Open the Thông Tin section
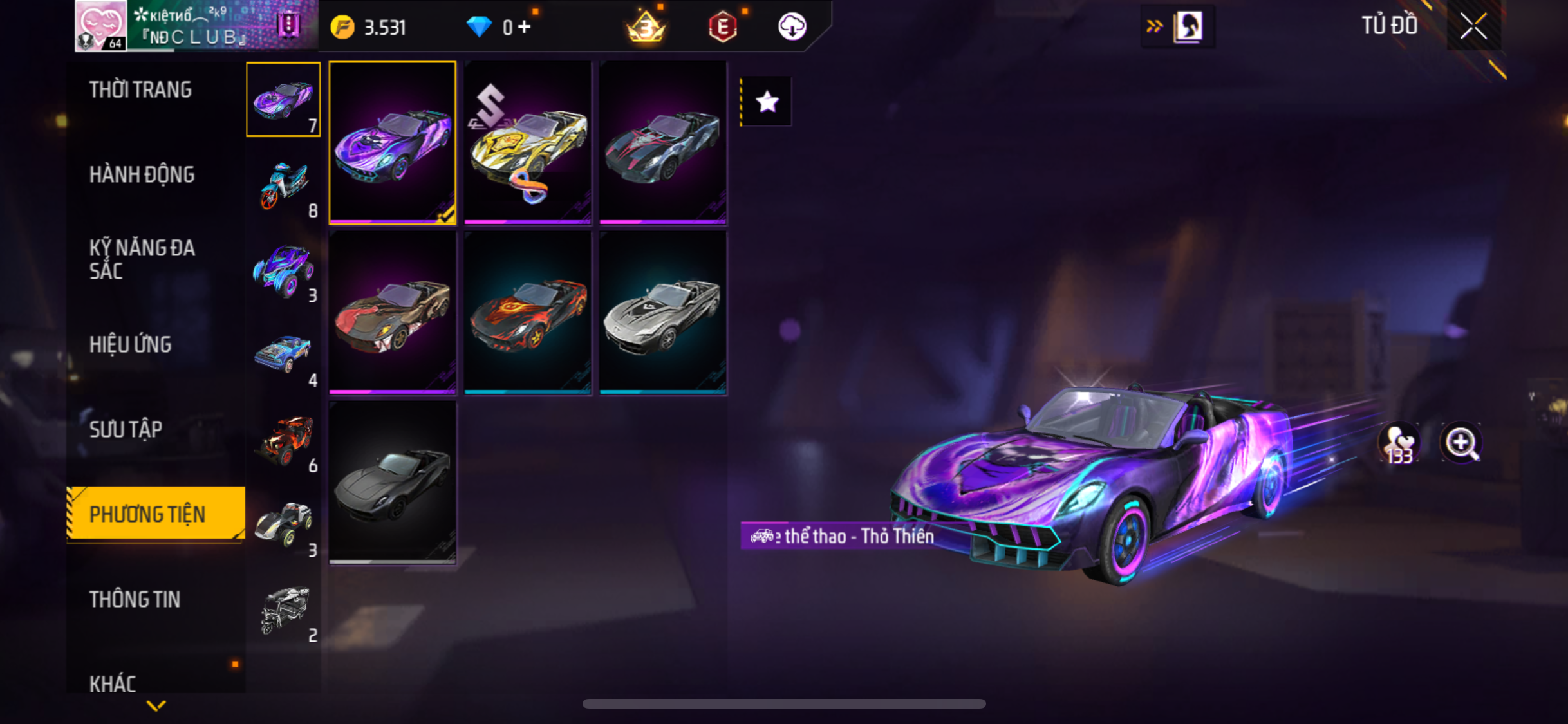This screenshot has width=1568, height=724. [135, 599]
